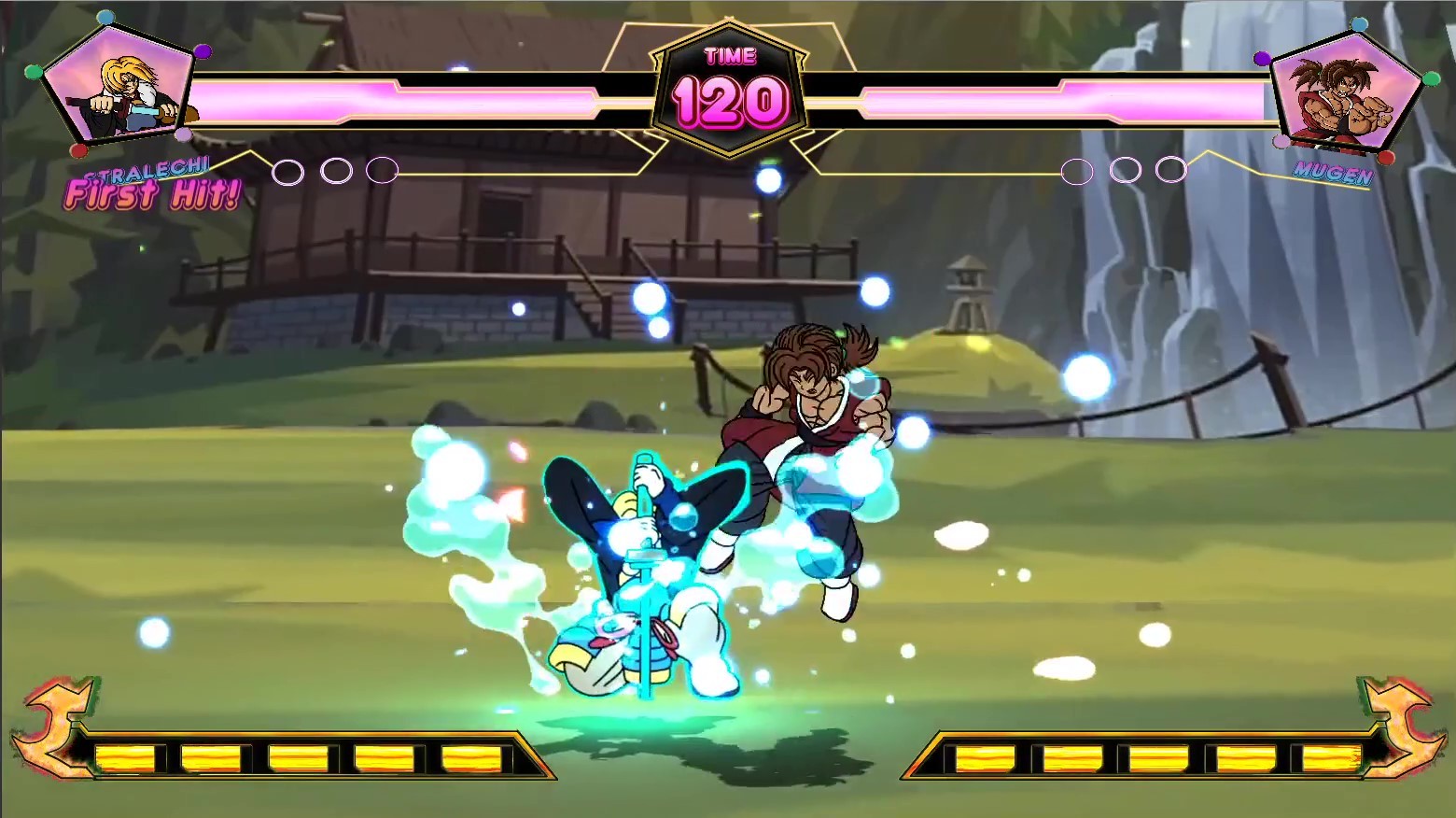
Task: Select the green gem on Stralechi's portrait frame
Action: 35,73
